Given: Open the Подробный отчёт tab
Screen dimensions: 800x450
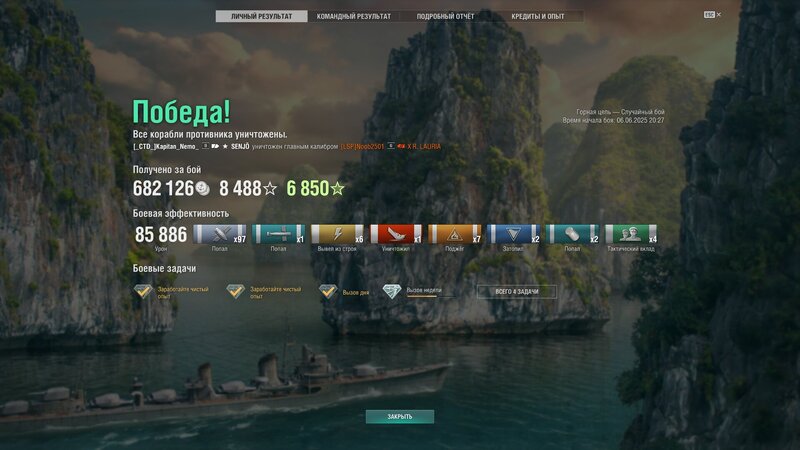Looking at the screenshot, I should [445, 17].
